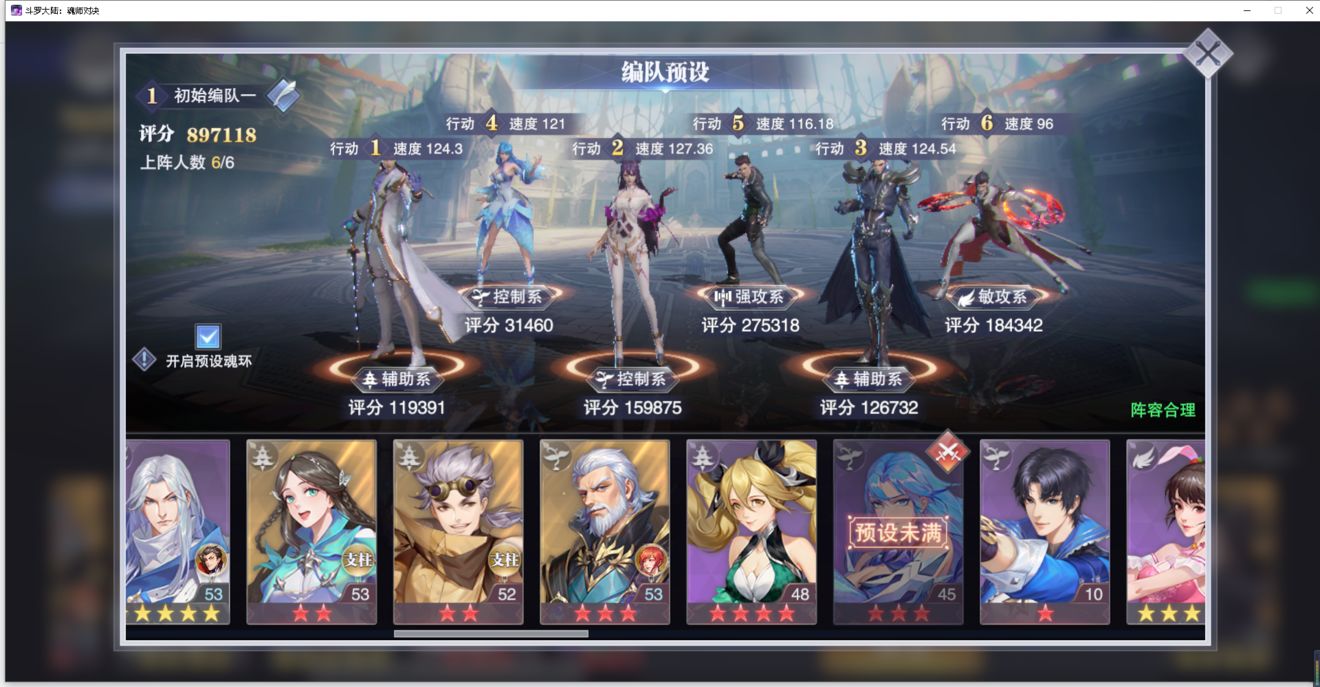The image size is (1320, 687).
Task: Toggle the 开启预设魂环 checkbox
Action: tap(208, 336)
